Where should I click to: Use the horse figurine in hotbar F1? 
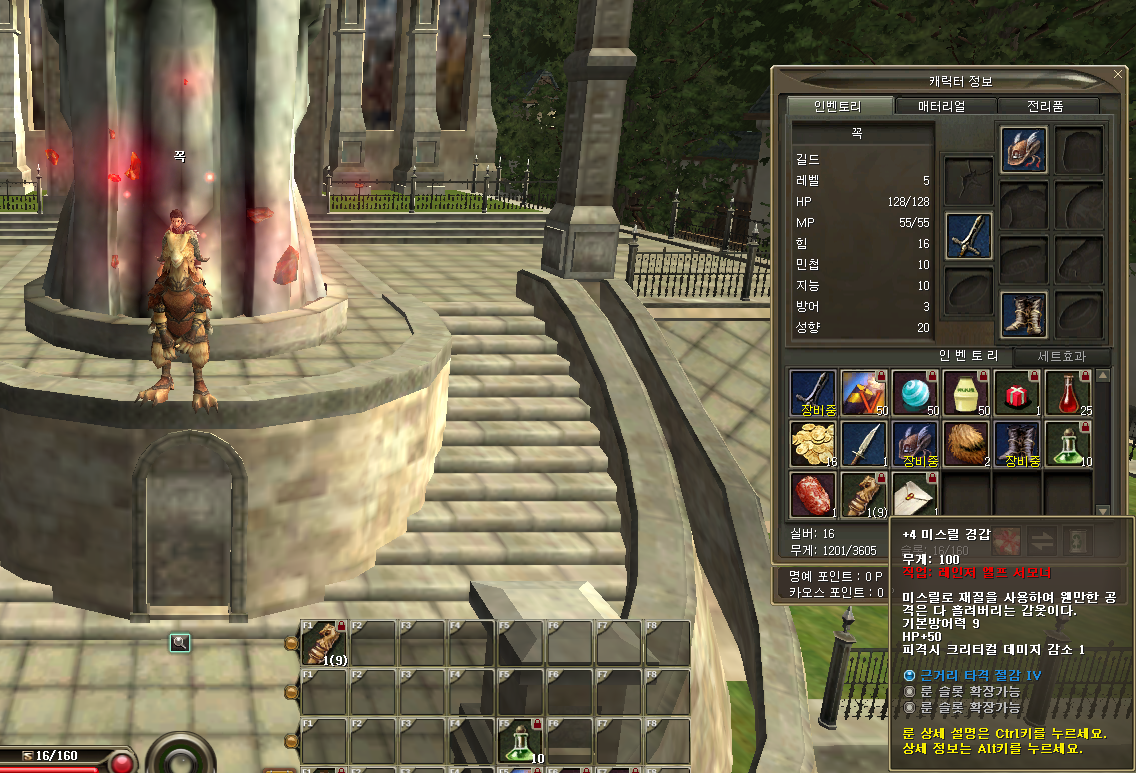[323, 643]
